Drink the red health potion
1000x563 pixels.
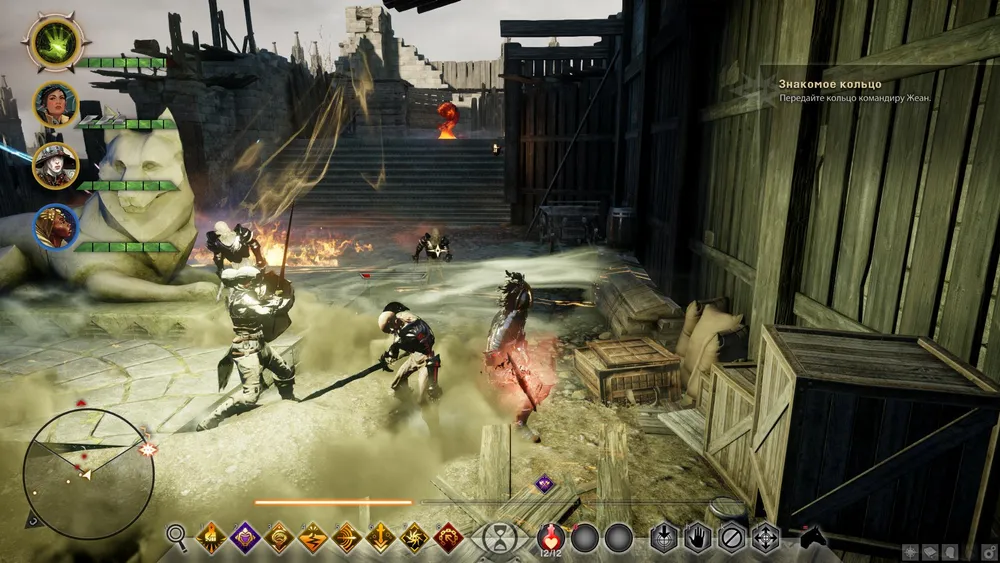pos(551,536)
